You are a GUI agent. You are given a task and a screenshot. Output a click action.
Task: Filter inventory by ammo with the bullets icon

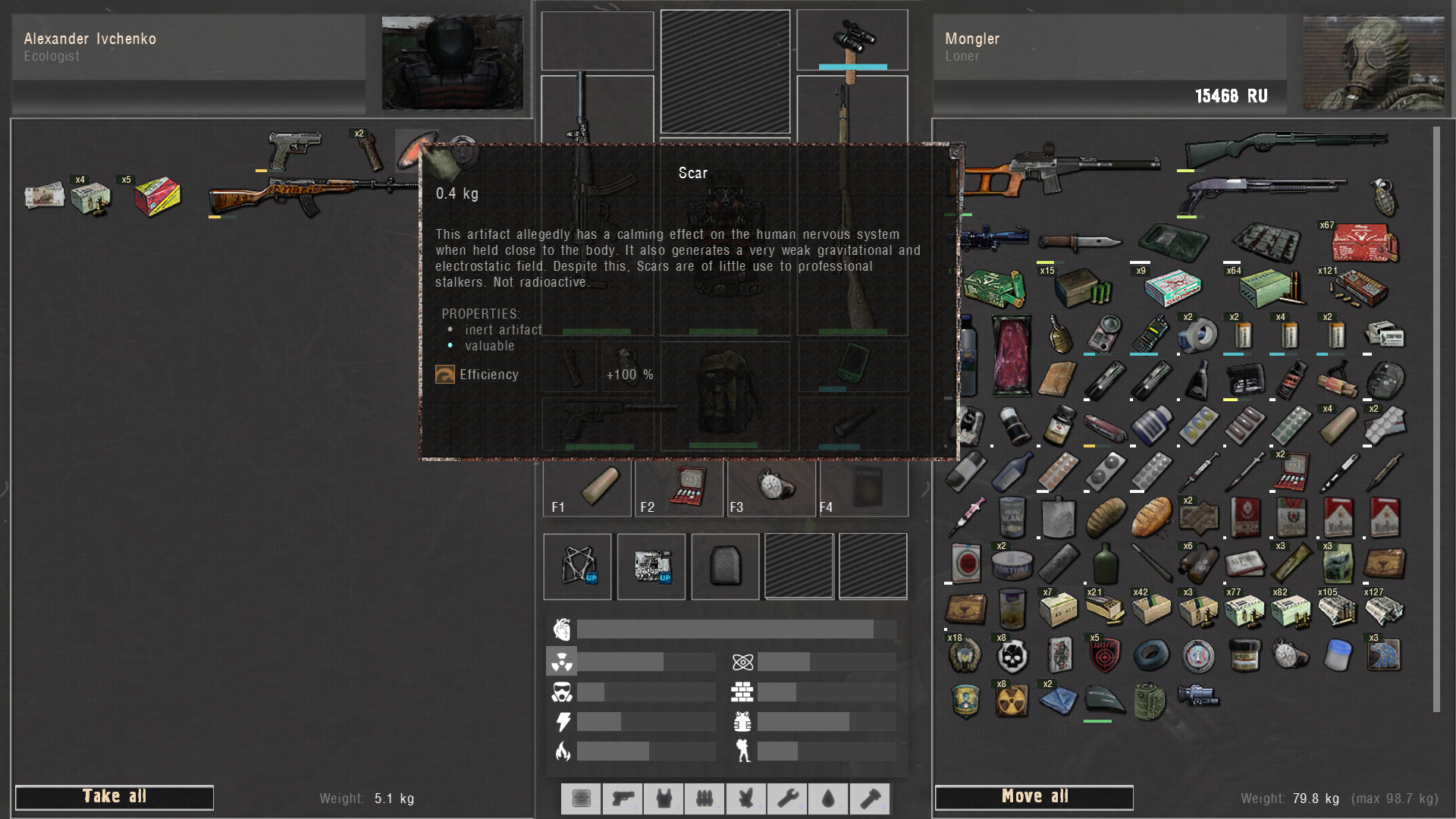point(704,799)
